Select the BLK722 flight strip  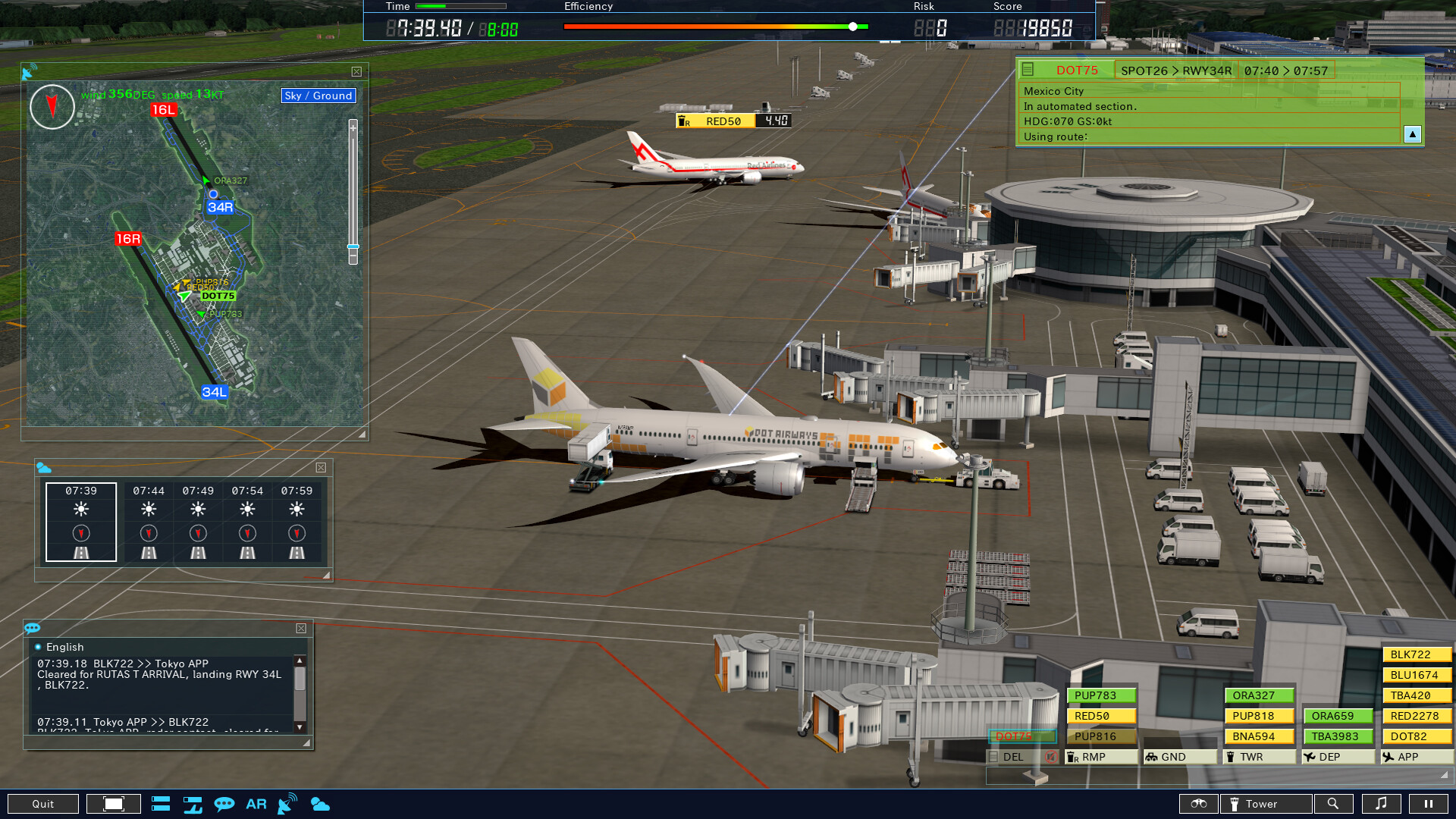click(x=1414, y=654)
